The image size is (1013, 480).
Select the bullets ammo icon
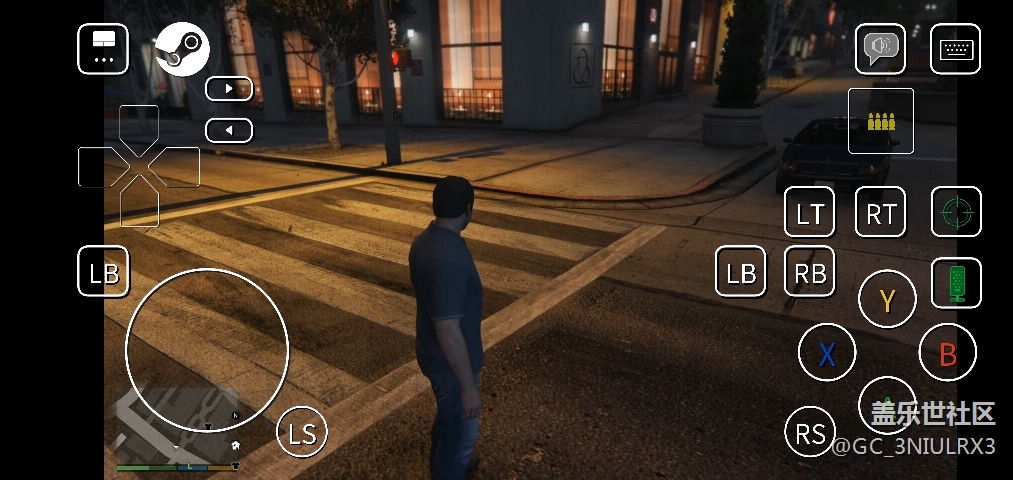pyautogui.click(x=881, y=121)
